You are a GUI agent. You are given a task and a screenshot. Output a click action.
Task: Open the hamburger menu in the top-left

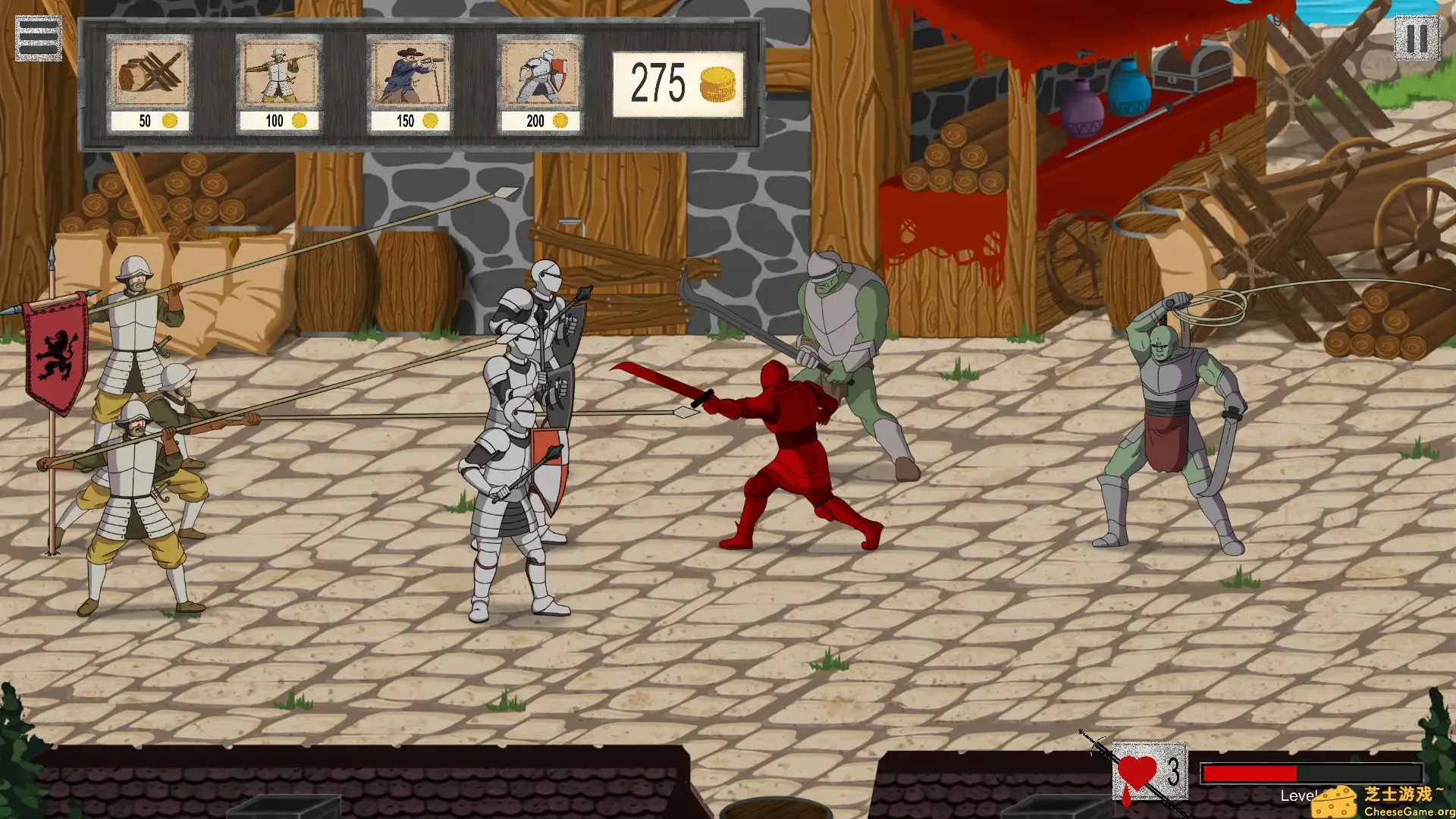[x=39, y=36]
